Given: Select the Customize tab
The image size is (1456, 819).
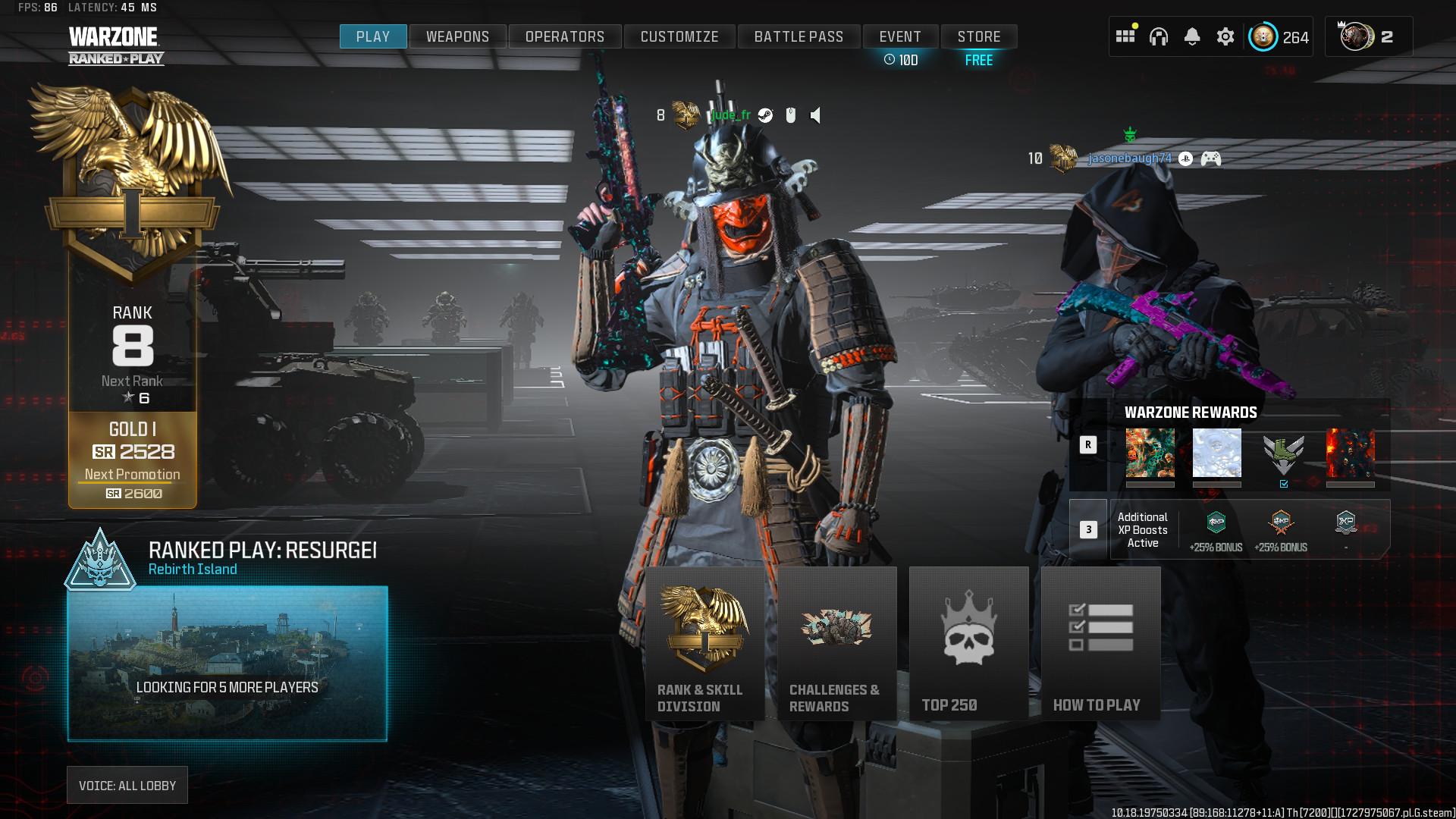Looking at the screenshot, I should [x=679, y=36].
